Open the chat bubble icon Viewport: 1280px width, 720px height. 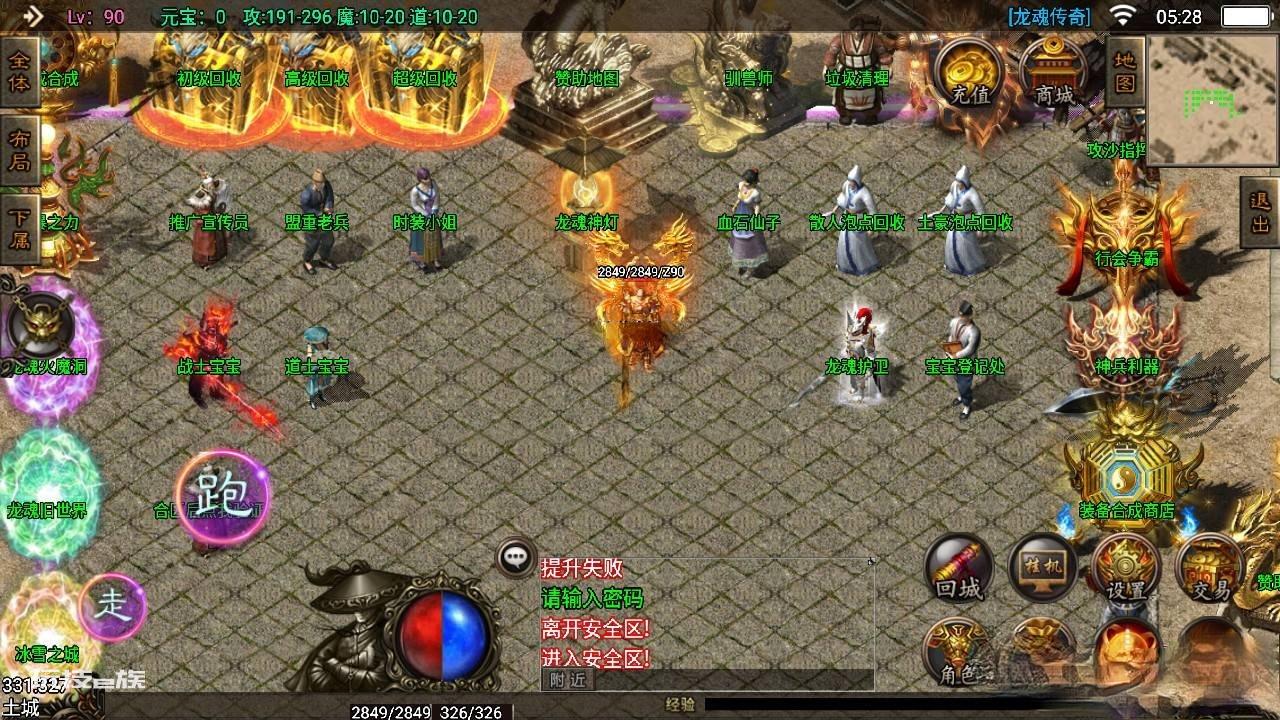point(516,558)
